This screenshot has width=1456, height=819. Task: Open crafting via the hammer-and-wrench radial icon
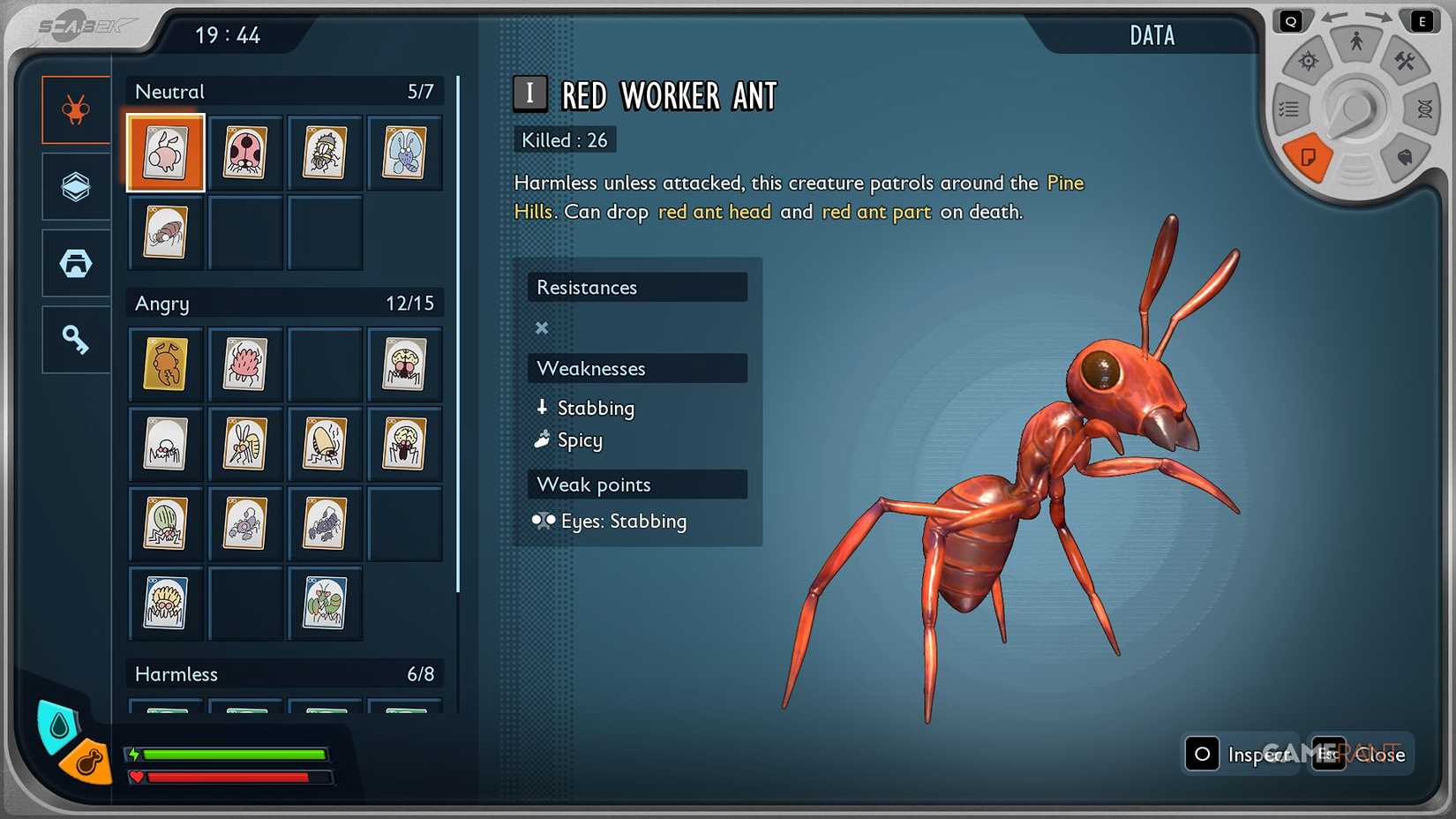[x=1405, y=60]
